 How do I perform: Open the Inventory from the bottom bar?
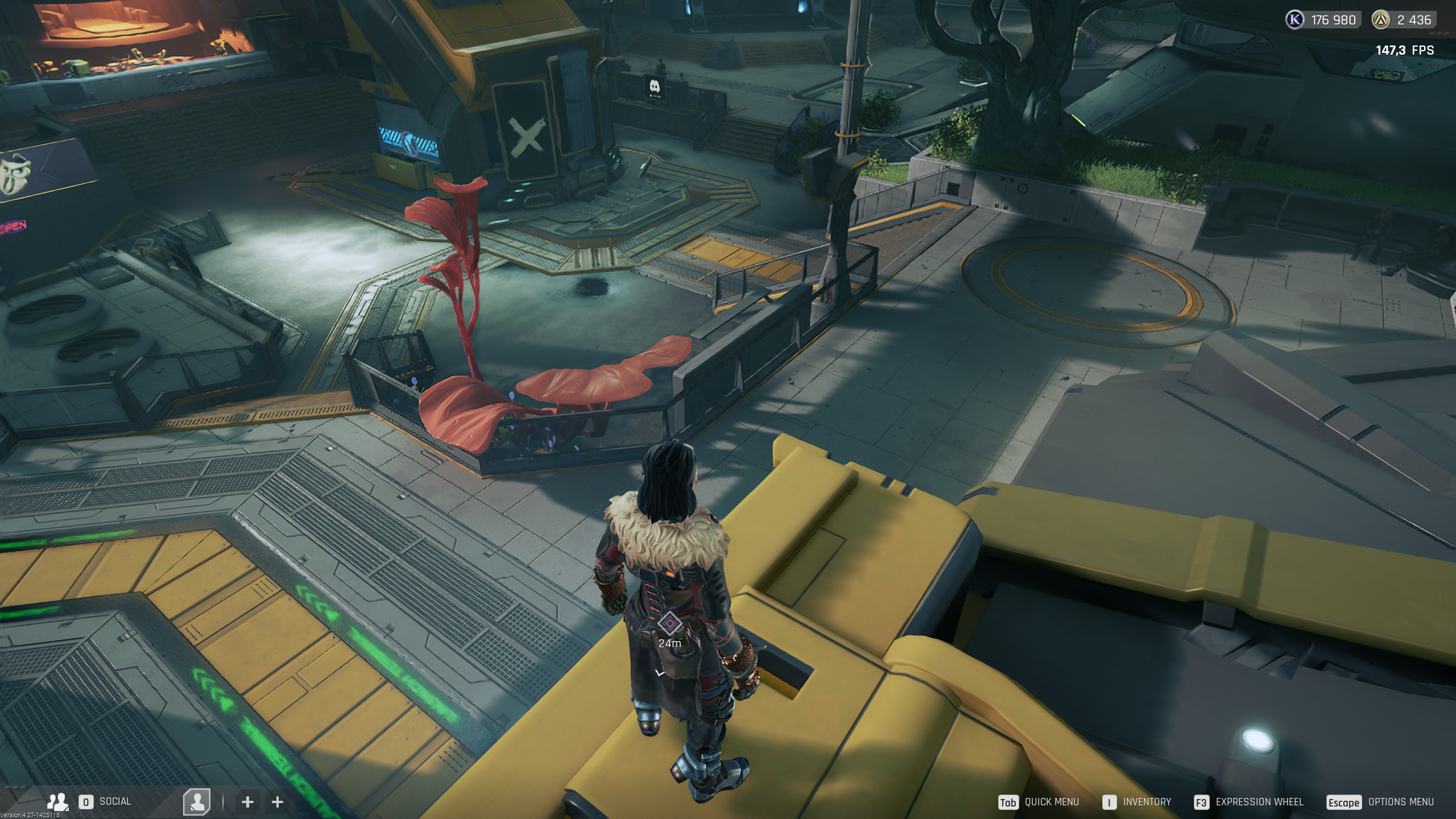tap(1147, 802)
